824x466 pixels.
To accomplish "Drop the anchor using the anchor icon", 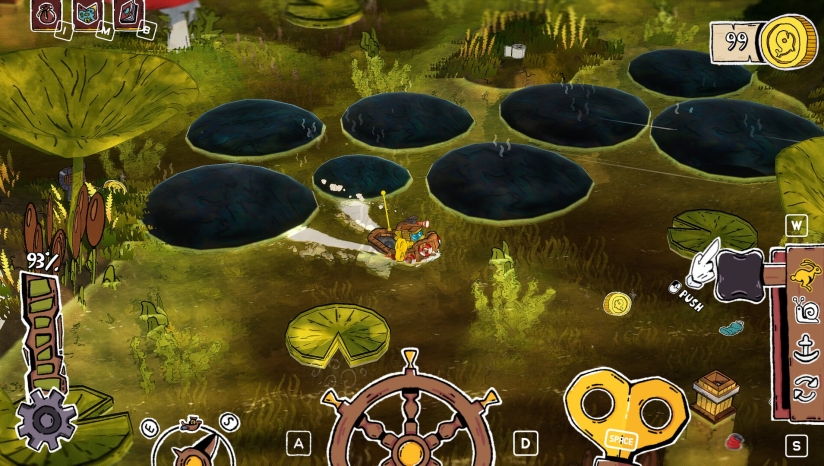I will [805, 350].
